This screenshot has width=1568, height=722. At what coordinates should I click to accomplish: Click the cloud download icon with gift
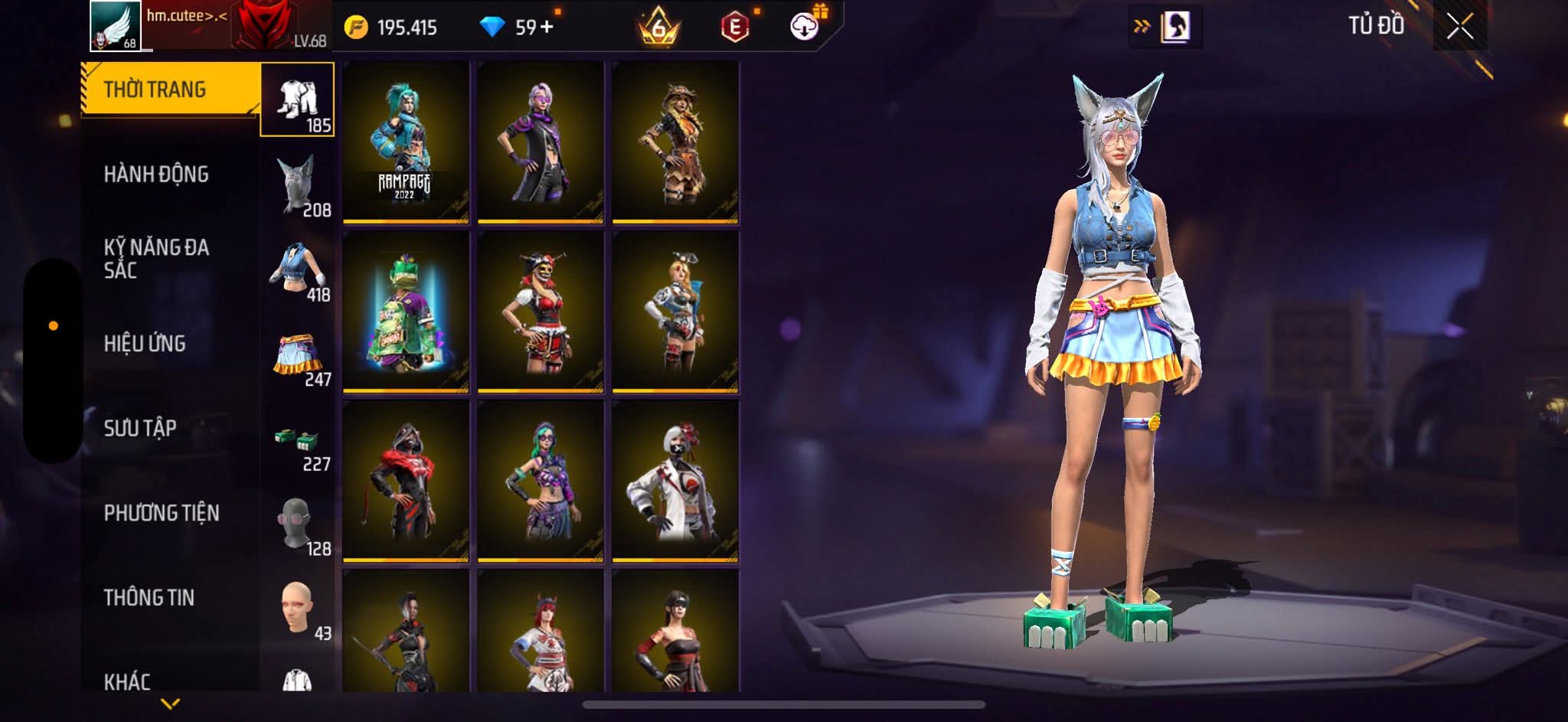805,27
